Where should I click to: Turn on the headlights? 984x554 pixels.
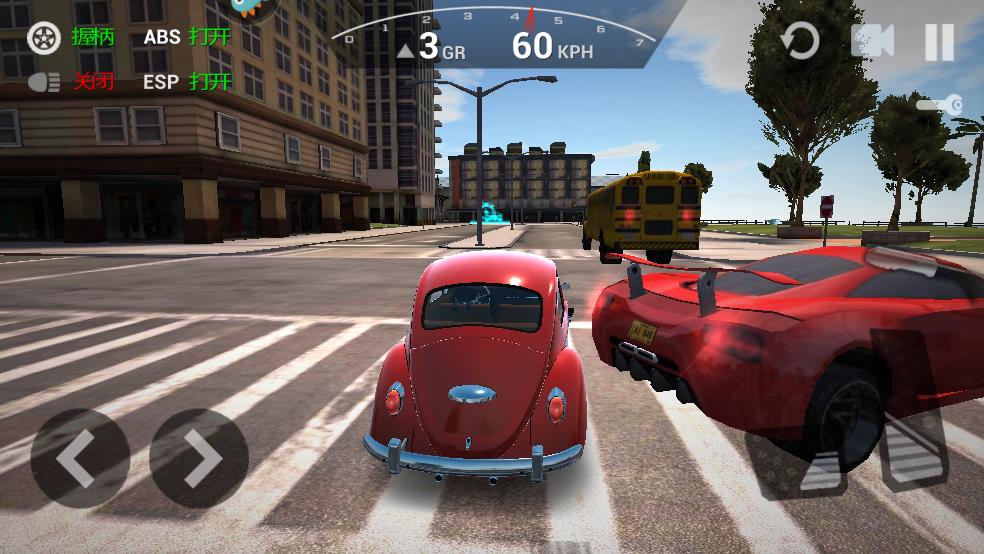[x=44, y=82]
